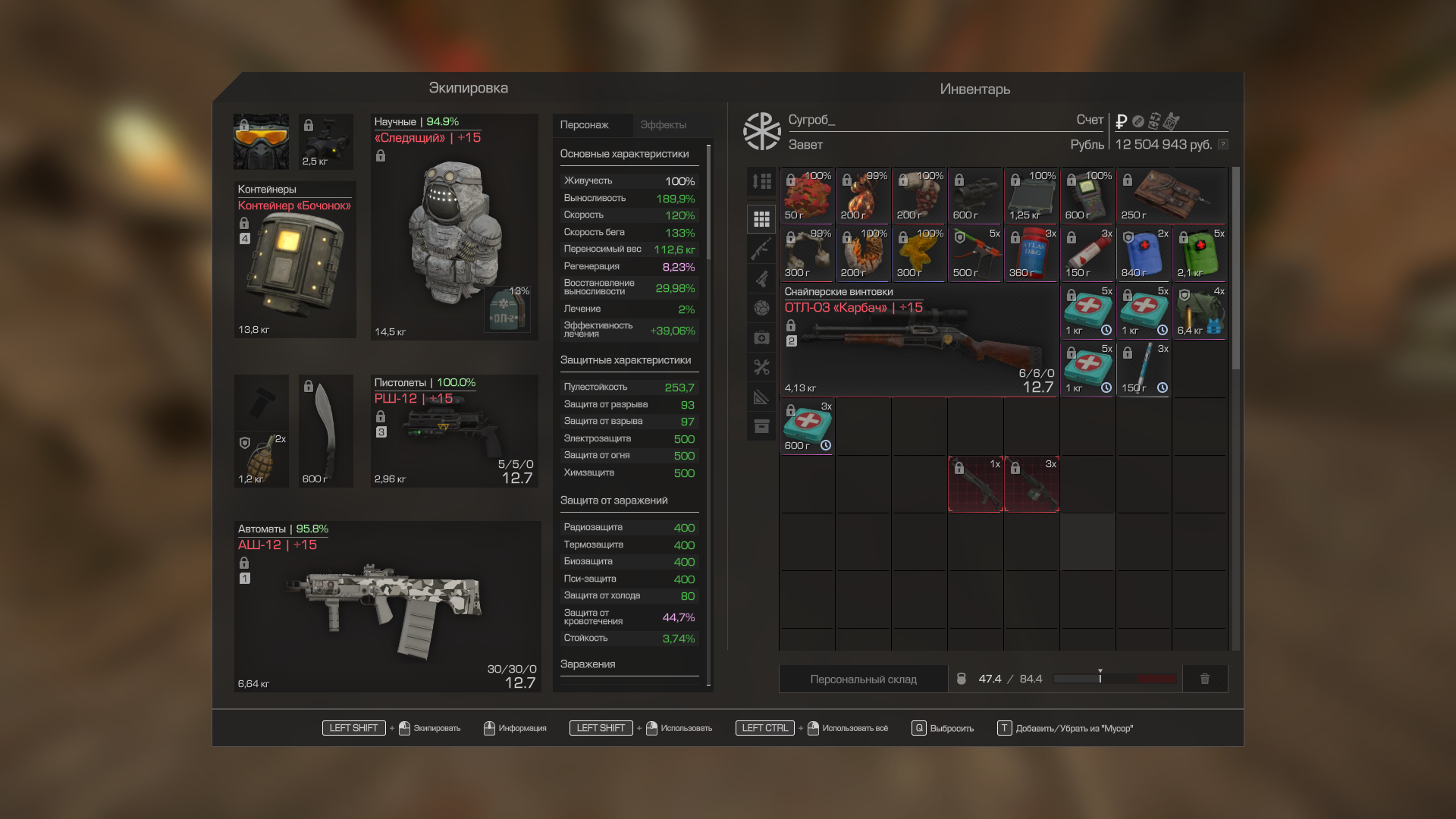Filter inventory by weapons category
The width and height of the screenshot is (1456, 819).
click(x=761, y=249)
